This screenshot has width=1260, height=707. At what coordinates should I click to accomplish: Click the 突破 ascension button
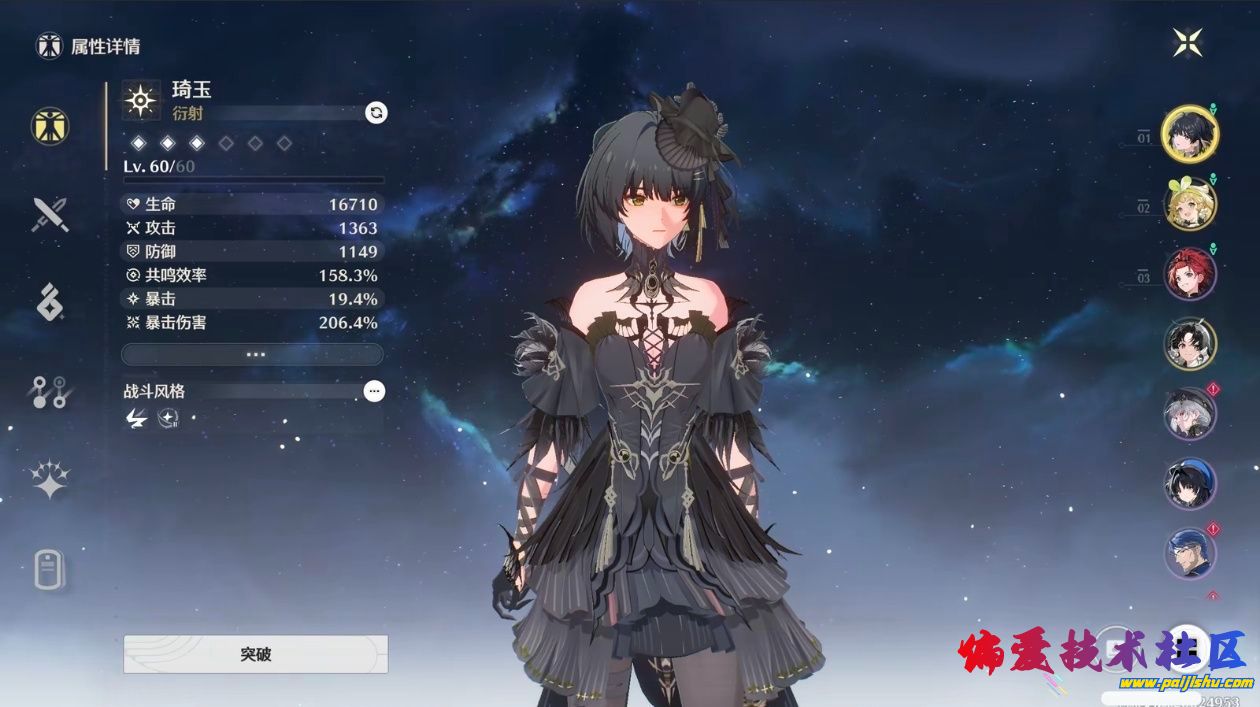pos(255,654)
